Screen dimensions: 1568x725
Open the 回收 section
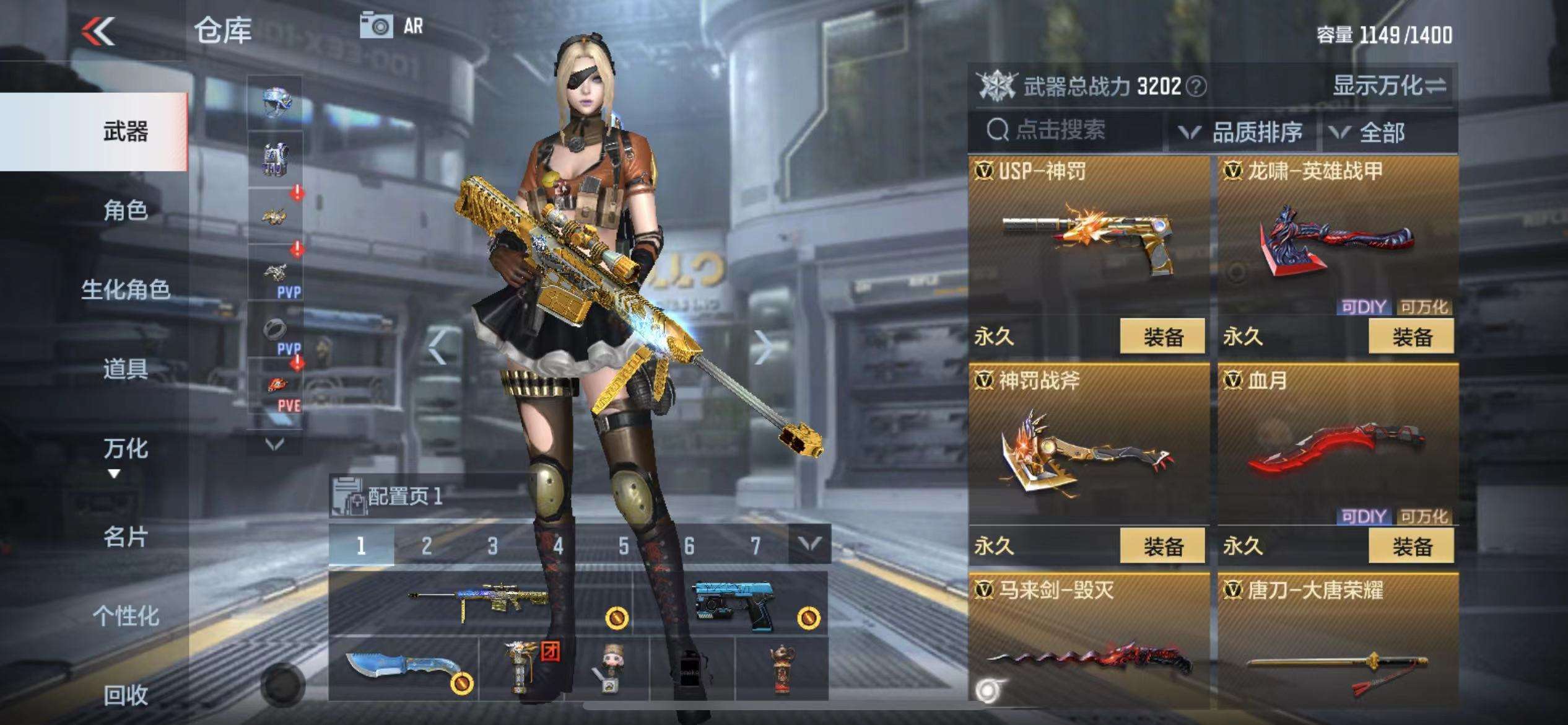click(x=125, y=695)
